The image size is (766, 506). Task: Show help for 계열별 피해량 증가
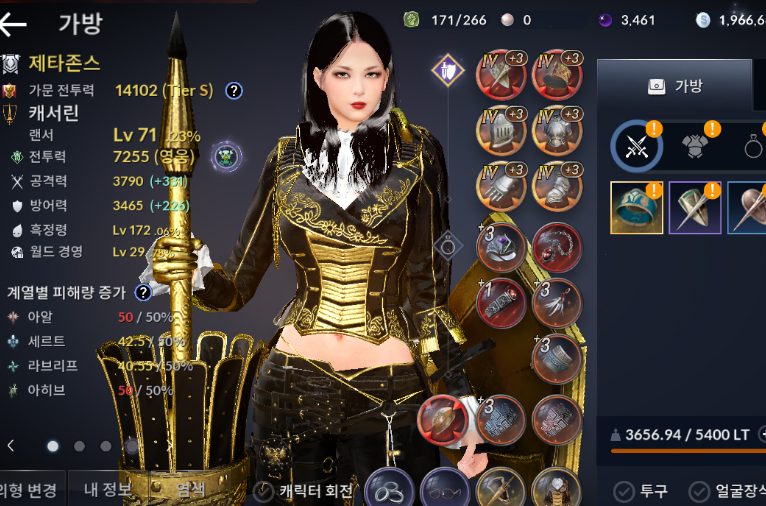pos(143,292)
